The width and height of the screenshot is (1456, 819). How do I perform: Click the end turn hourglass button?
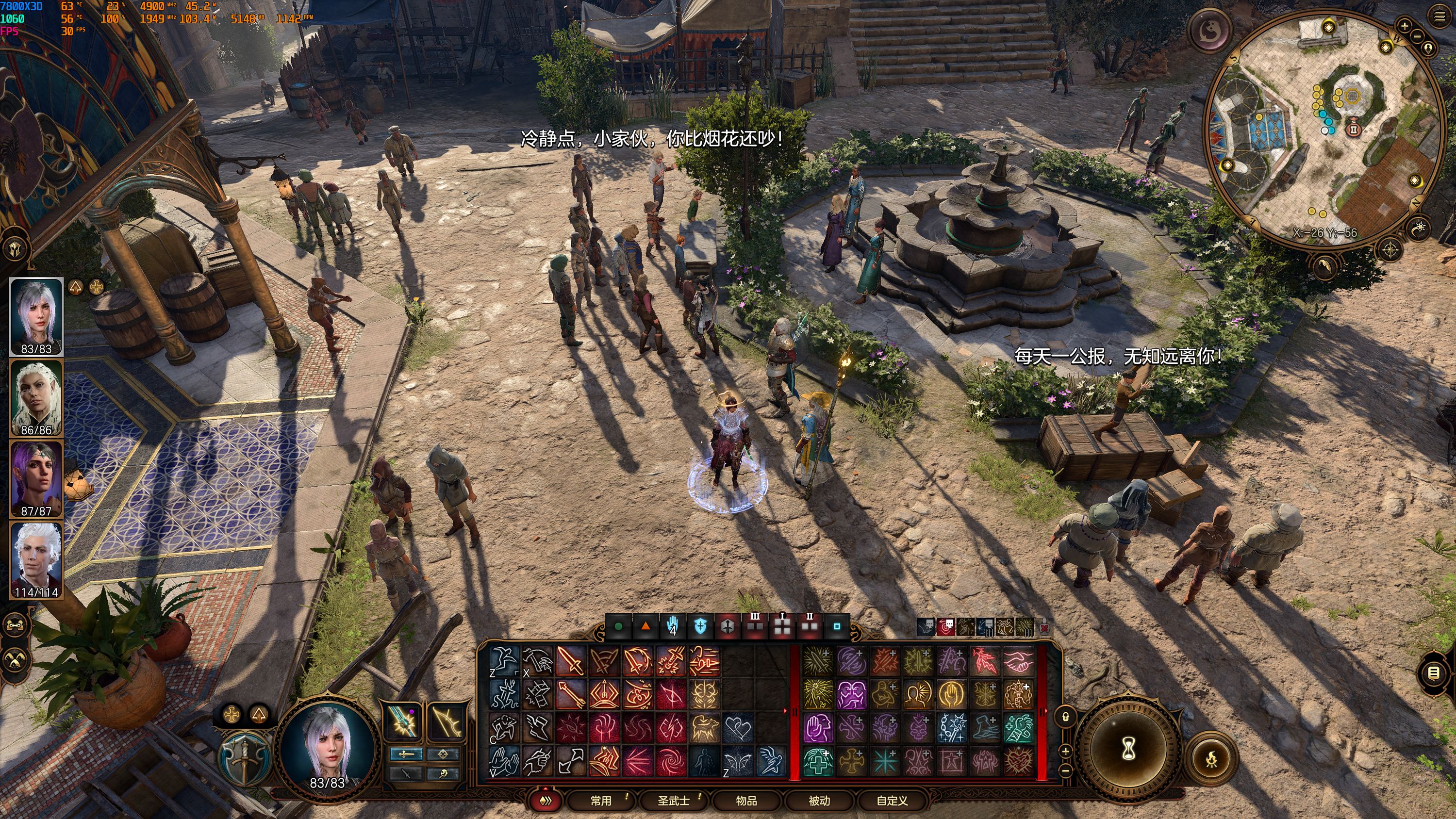(x=1128, y=749)
